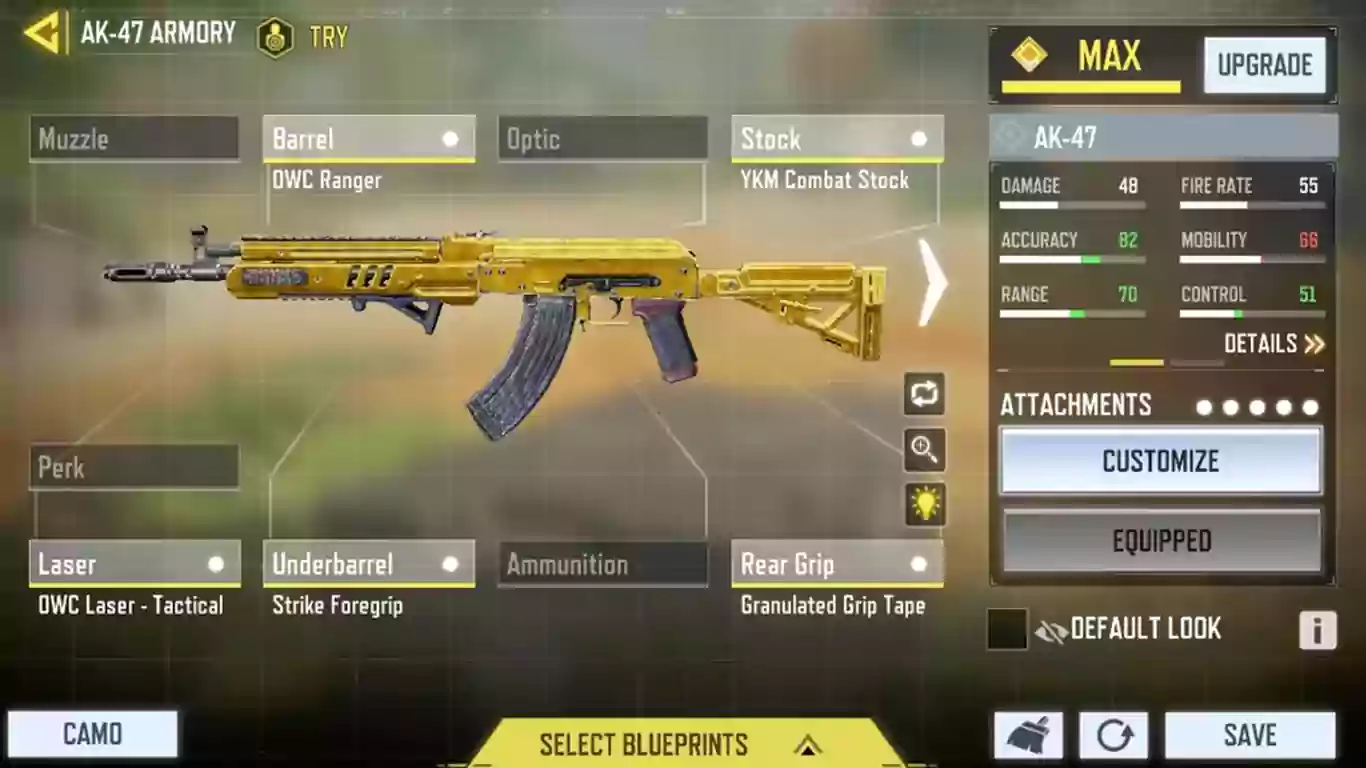The image size is (1366, 768).
Task: Click the back arrow to exit armory
Action: click(42, 33)
